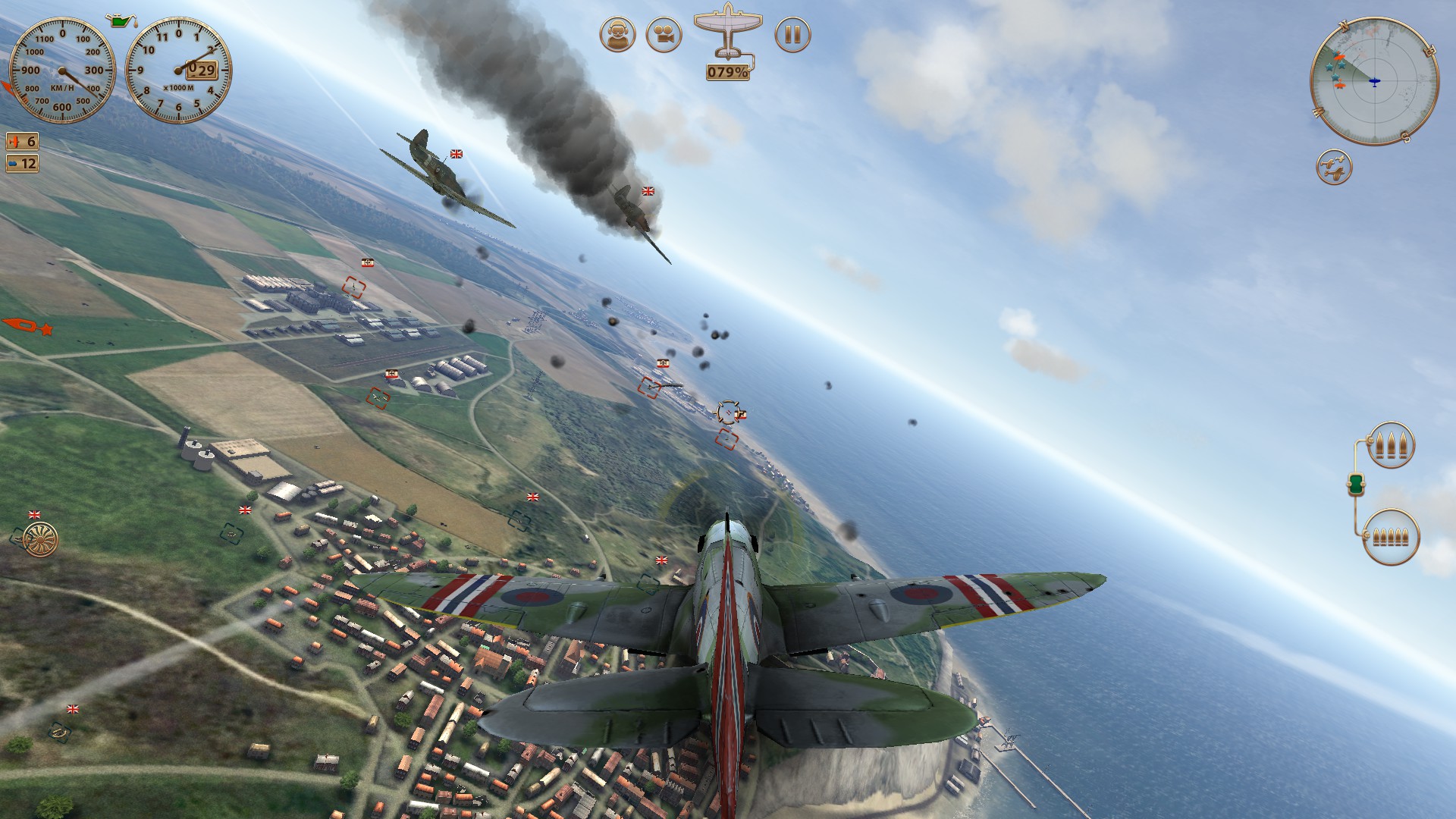Fire the five-bullet machine gun button
The height and width of the screenshot is (819, 1456).
(x=1391, y=537)
